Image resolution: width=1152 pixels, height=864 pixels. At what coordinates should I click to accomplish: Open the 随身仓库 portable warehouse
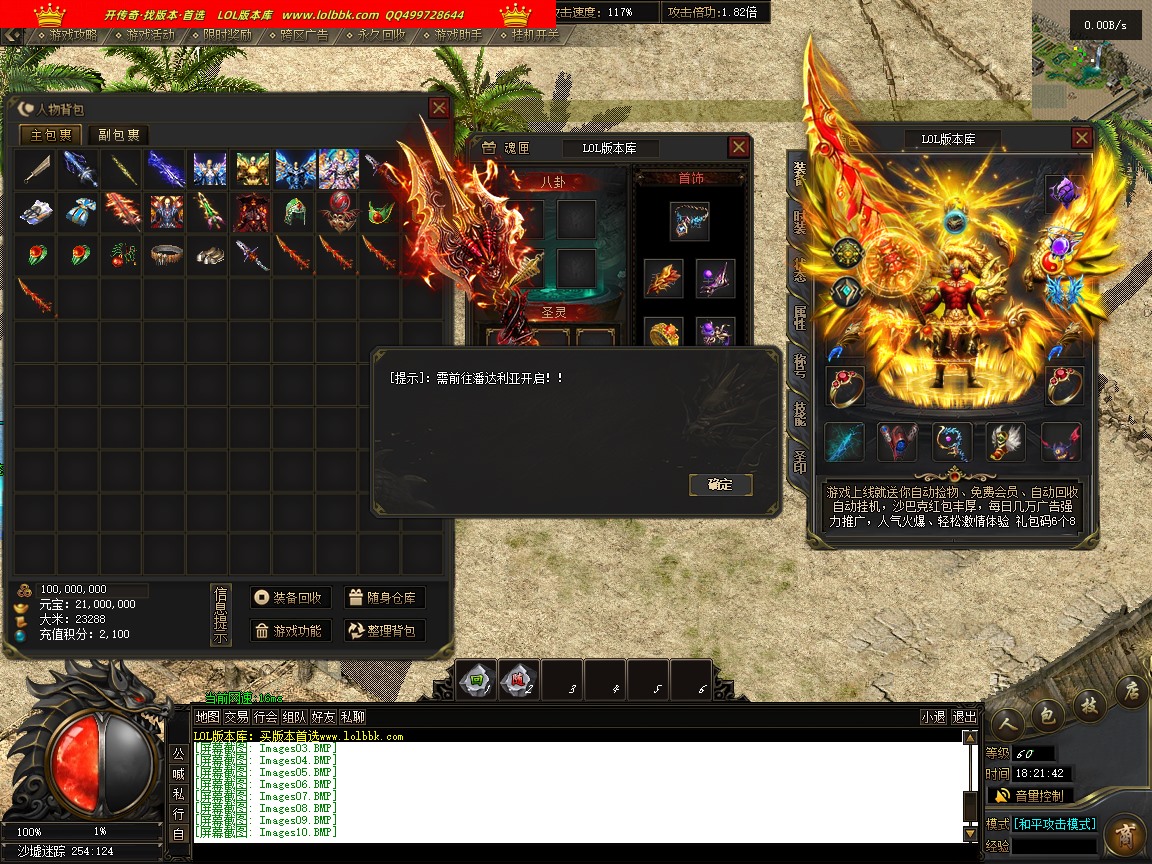[385, 598]
